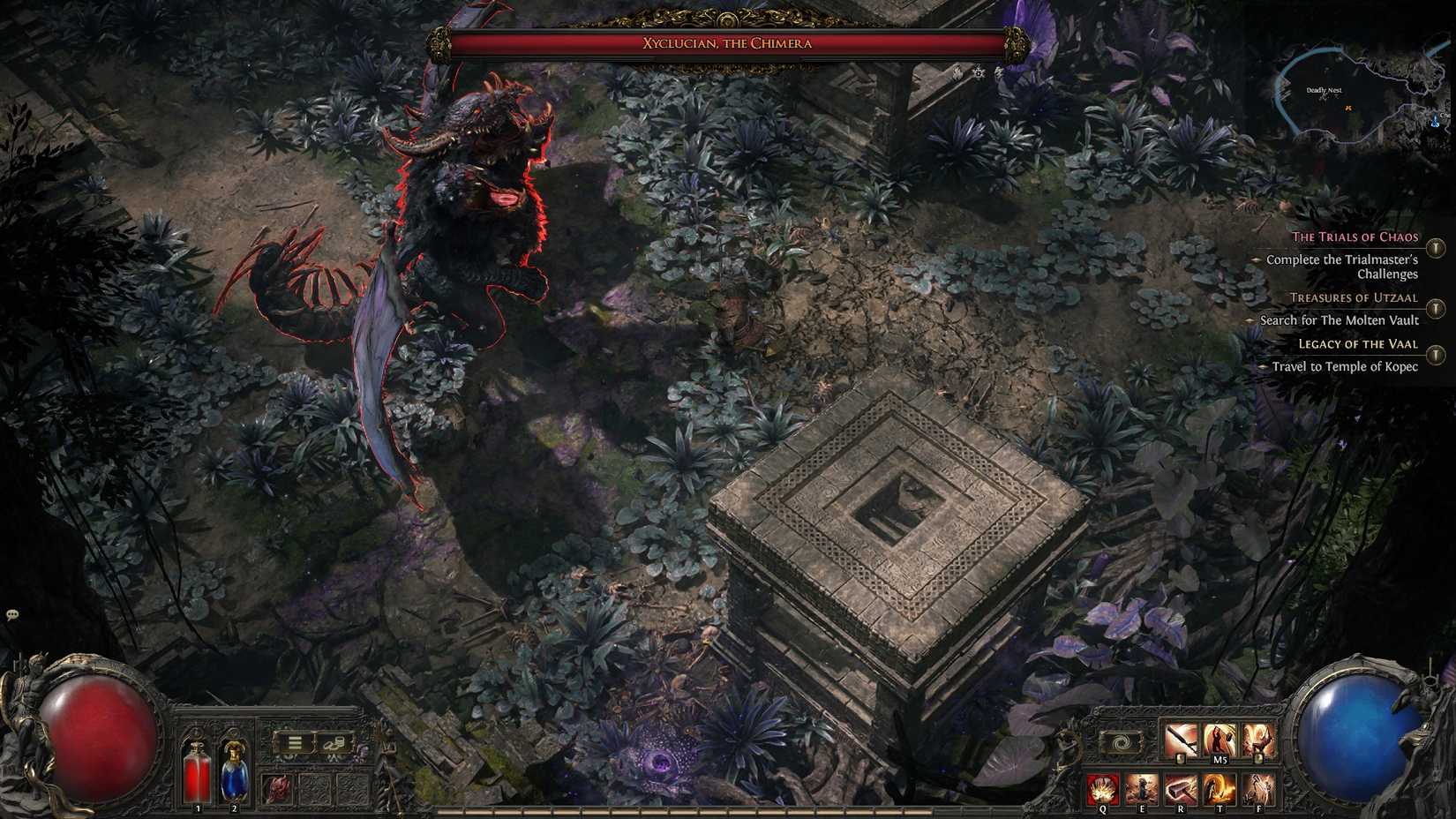Viewport: 1456px width, 819px height.
Task: Expand the Treasures of Utzaal quest details
Action: pyautogui.click(x=1434, y=307)
